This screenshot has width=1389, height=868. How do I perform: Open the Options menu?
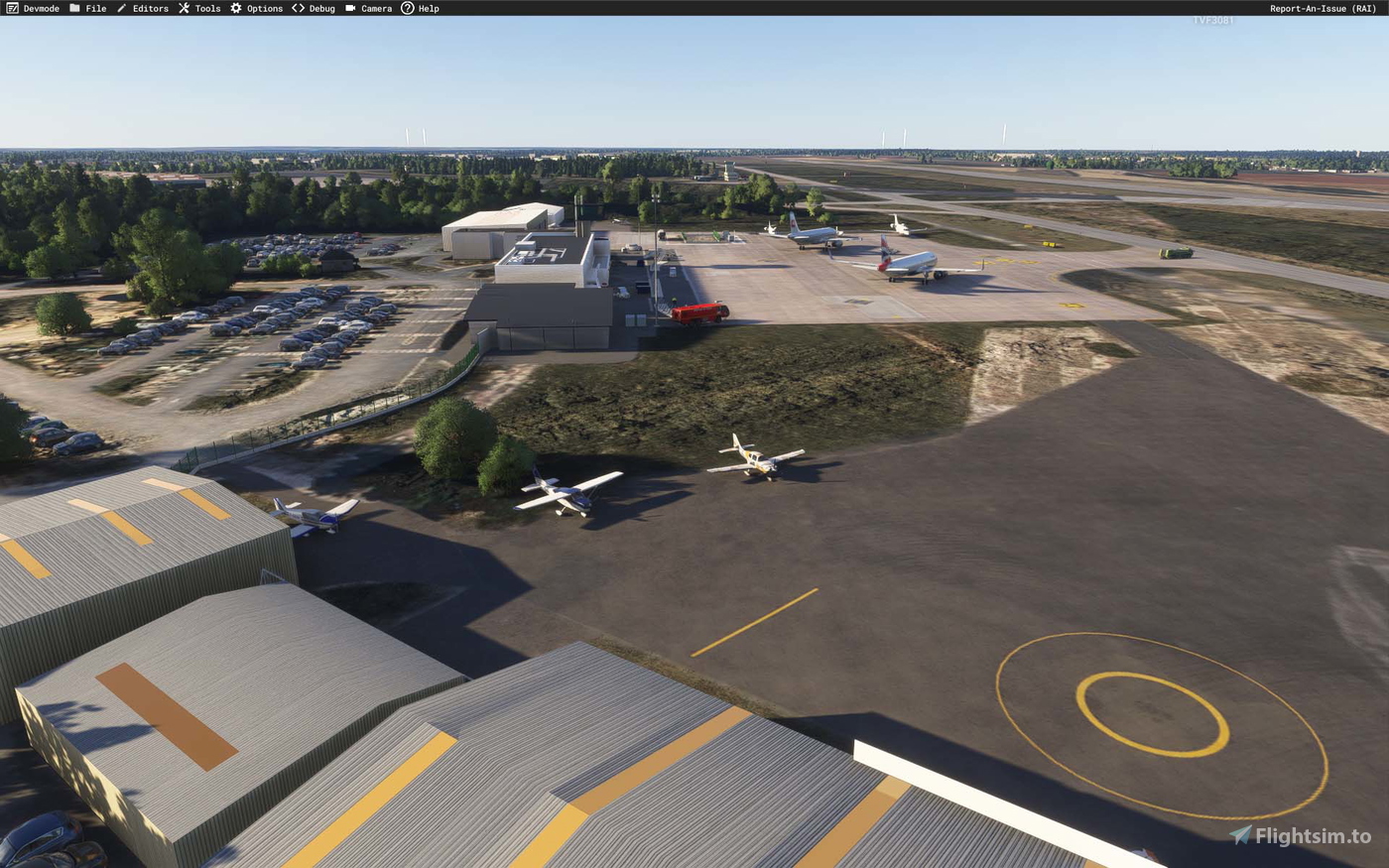point(264,8)
